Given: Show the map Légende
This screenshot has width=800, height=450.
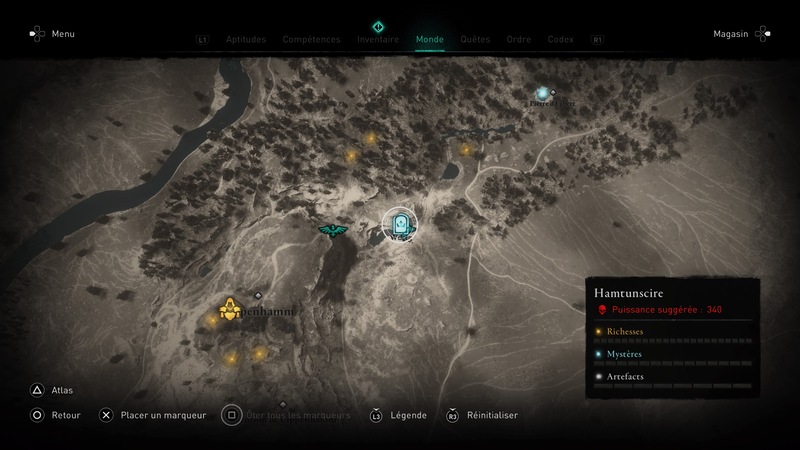Looking at the screenshot, I should click(x=408, y=415).
